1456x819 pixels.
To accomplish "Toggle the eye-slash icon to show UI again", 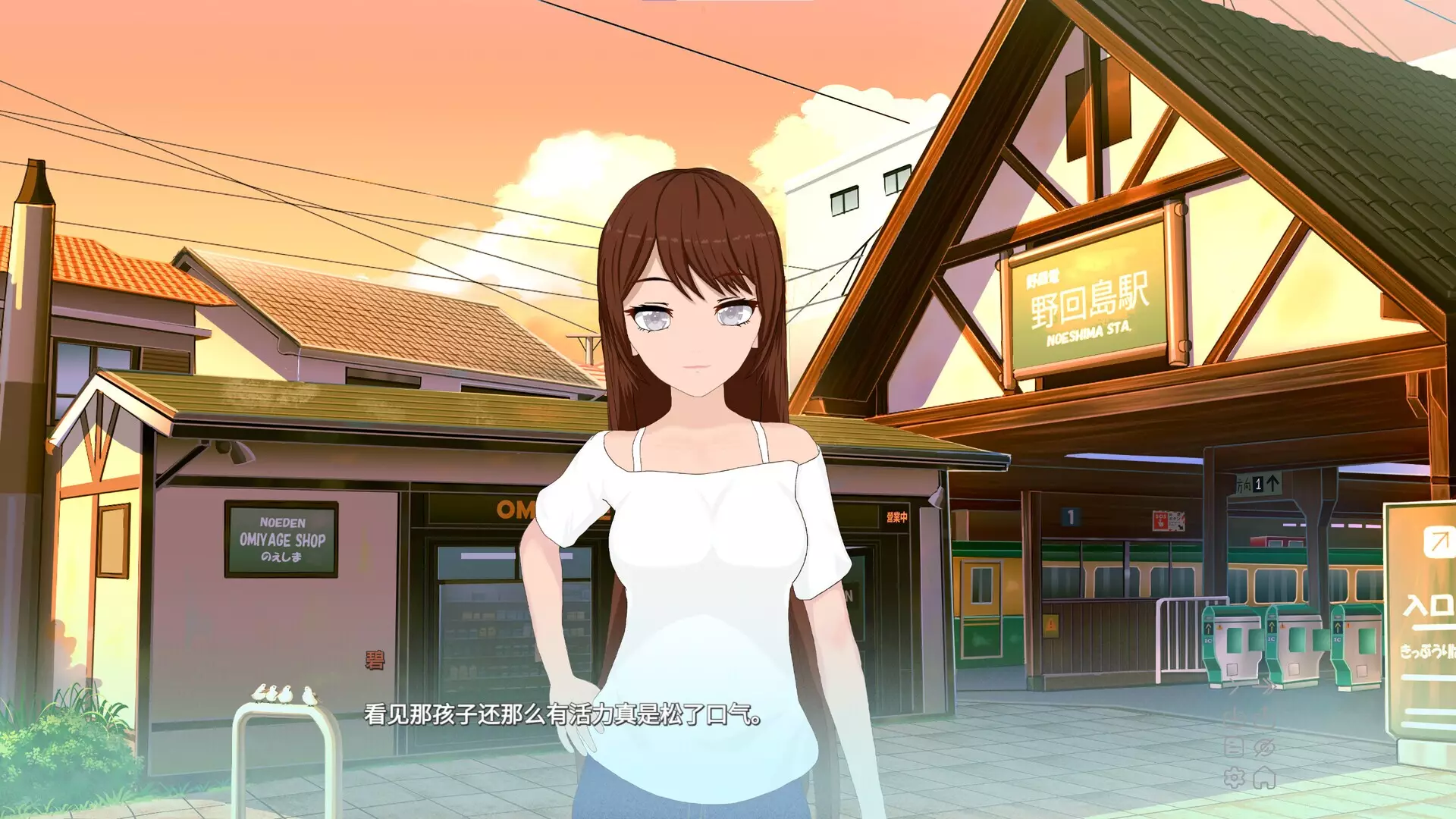I will point(1264,746).
